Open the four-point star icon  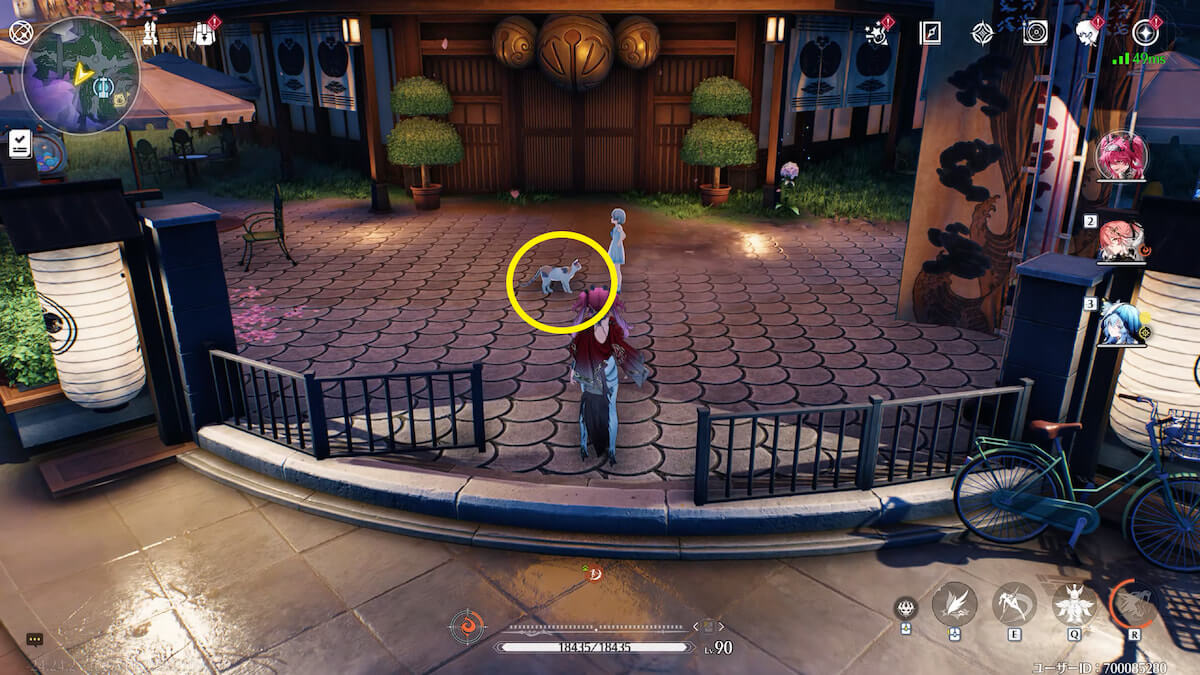tap(982, 33)
